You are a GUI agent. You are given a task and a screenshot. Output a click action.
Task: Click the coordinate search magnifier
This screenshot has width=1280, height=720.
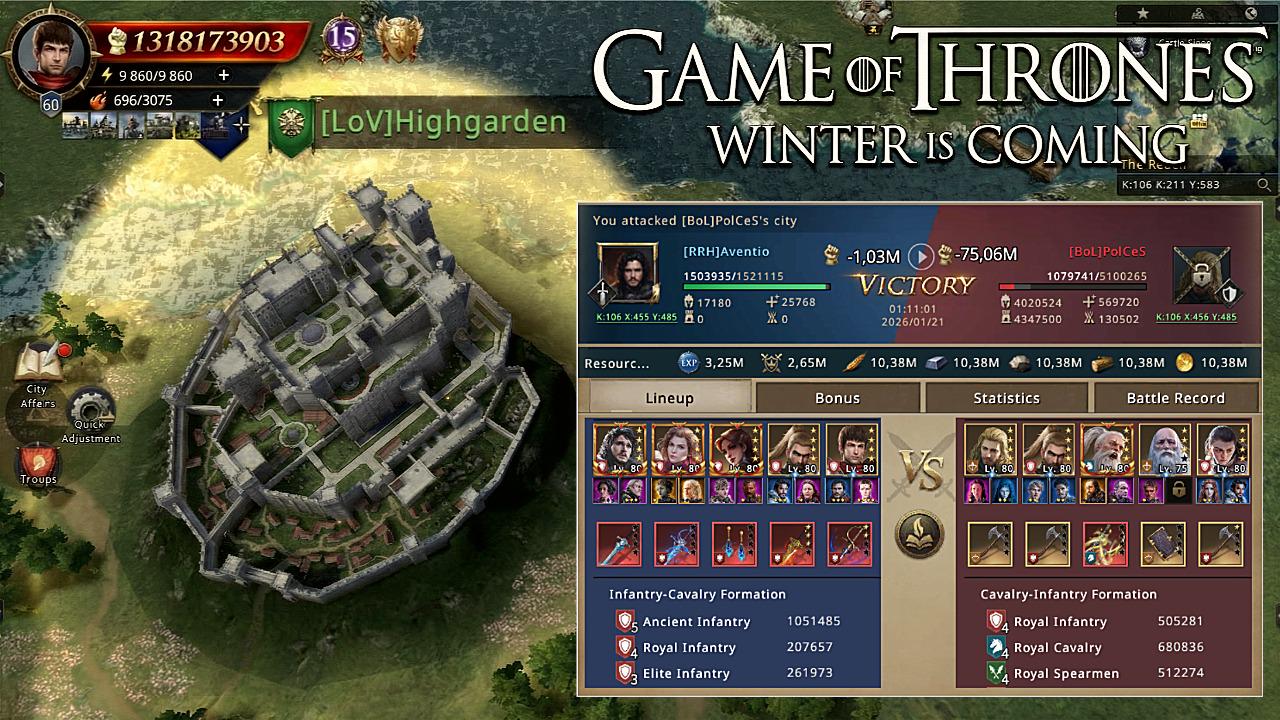click(x=1264, y=185)
